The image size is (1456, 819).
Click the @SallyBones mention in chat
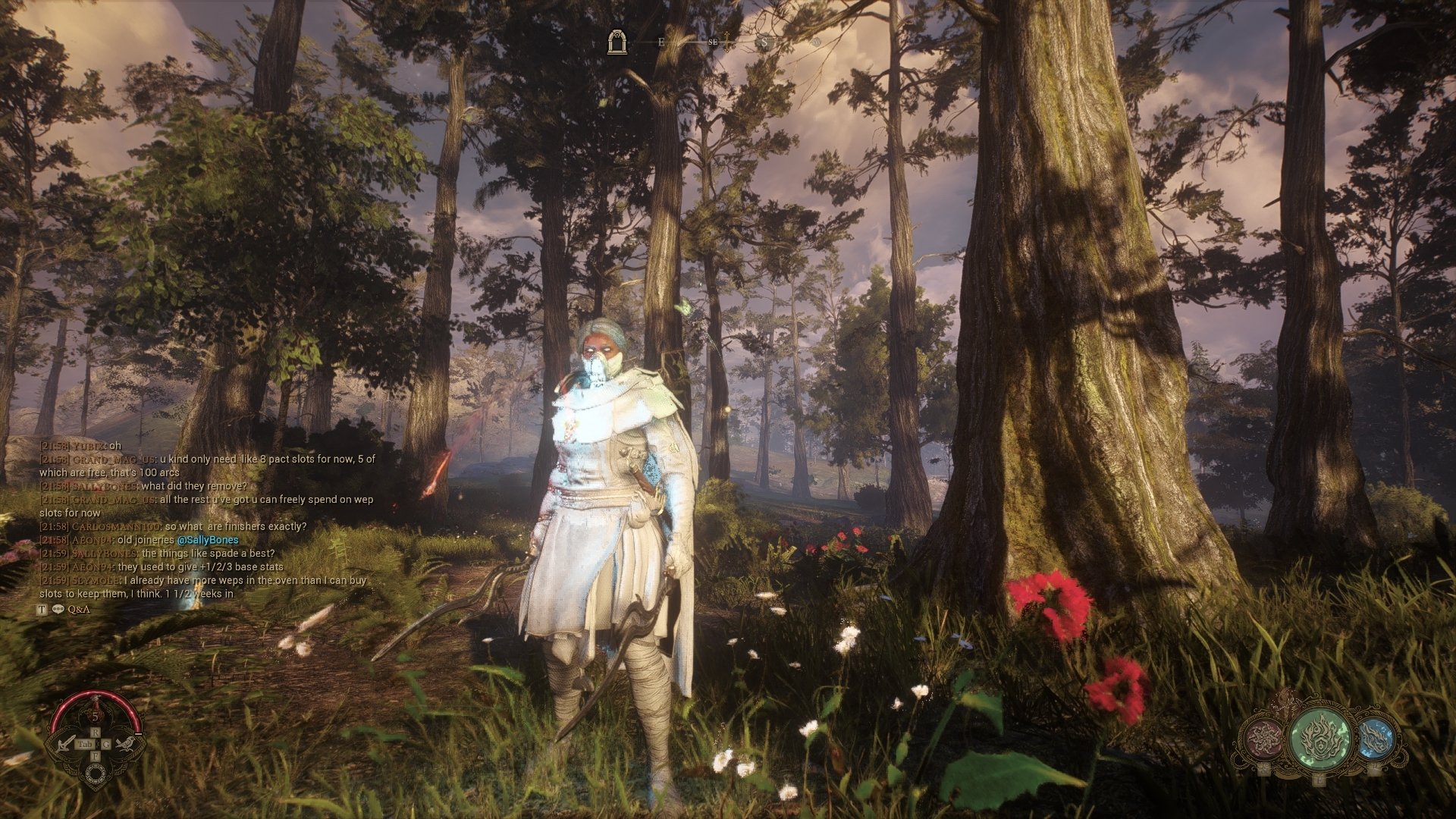(x=207, y=540)
